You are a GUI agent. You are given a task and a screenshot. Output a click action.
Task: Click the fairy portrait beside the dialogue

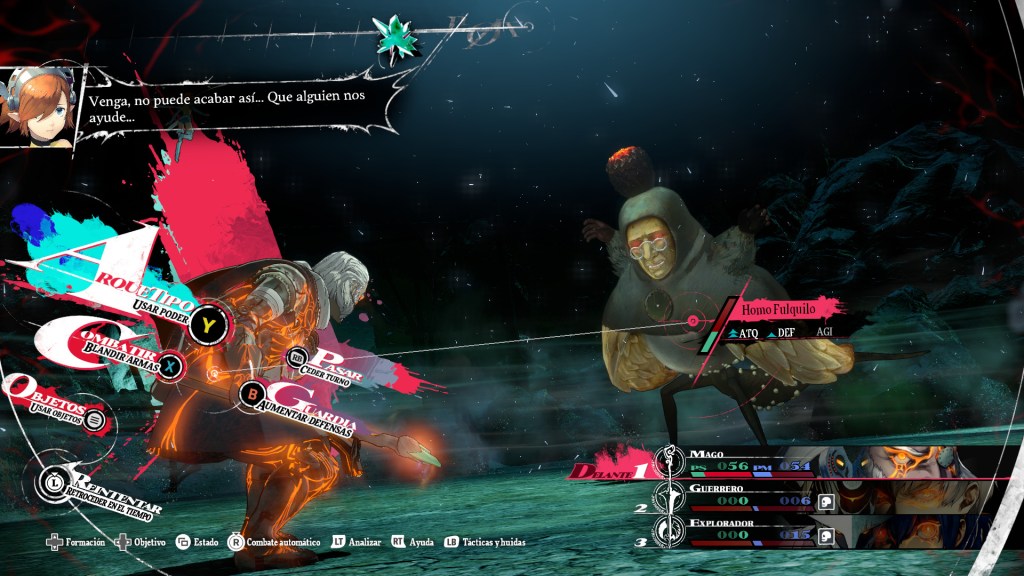[x=36, y=107]
